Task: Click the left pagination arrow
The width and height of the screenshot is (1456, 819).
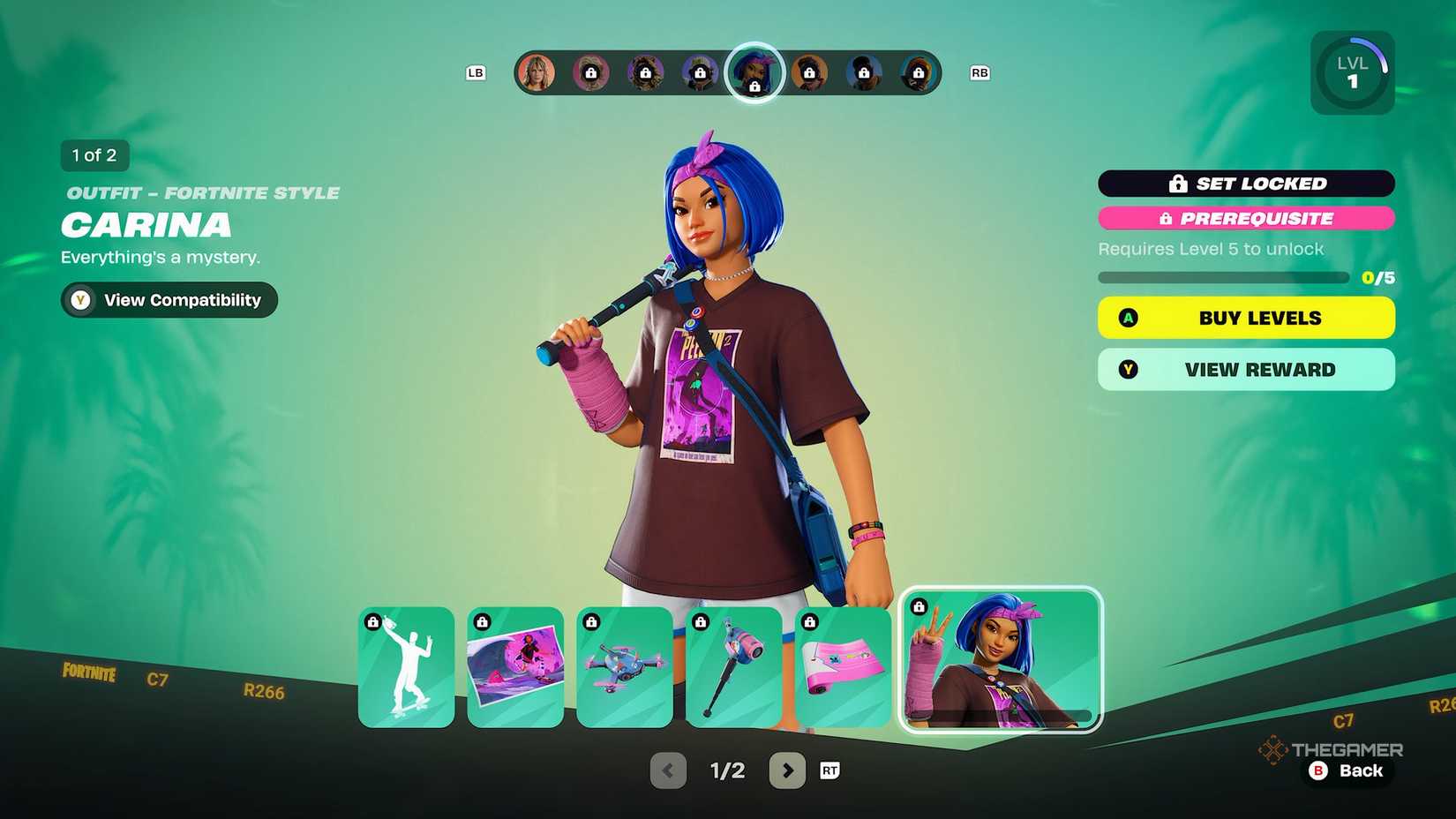Action: click(668, 770)
